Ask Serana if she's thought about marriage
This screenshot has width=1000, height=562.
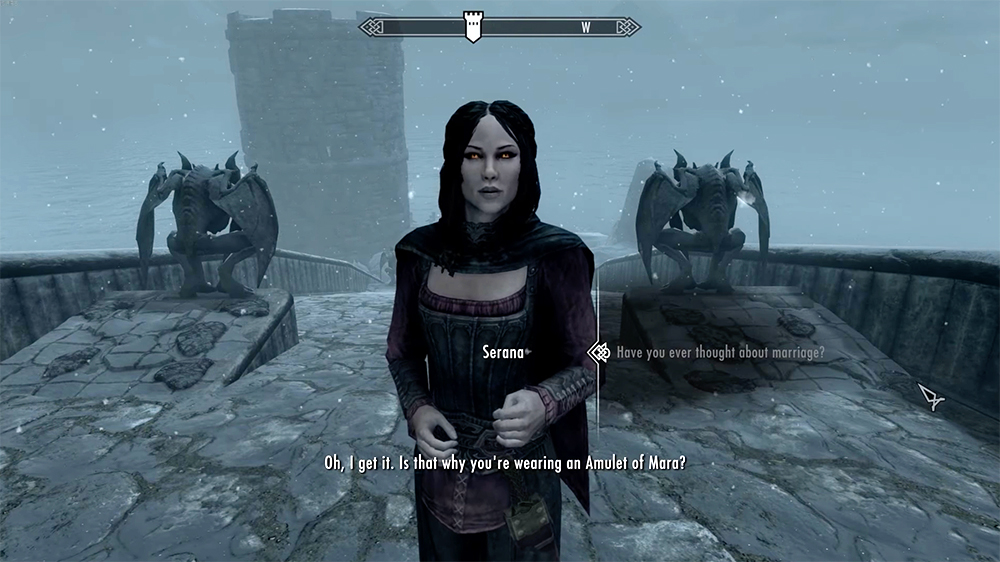(719, 352)
